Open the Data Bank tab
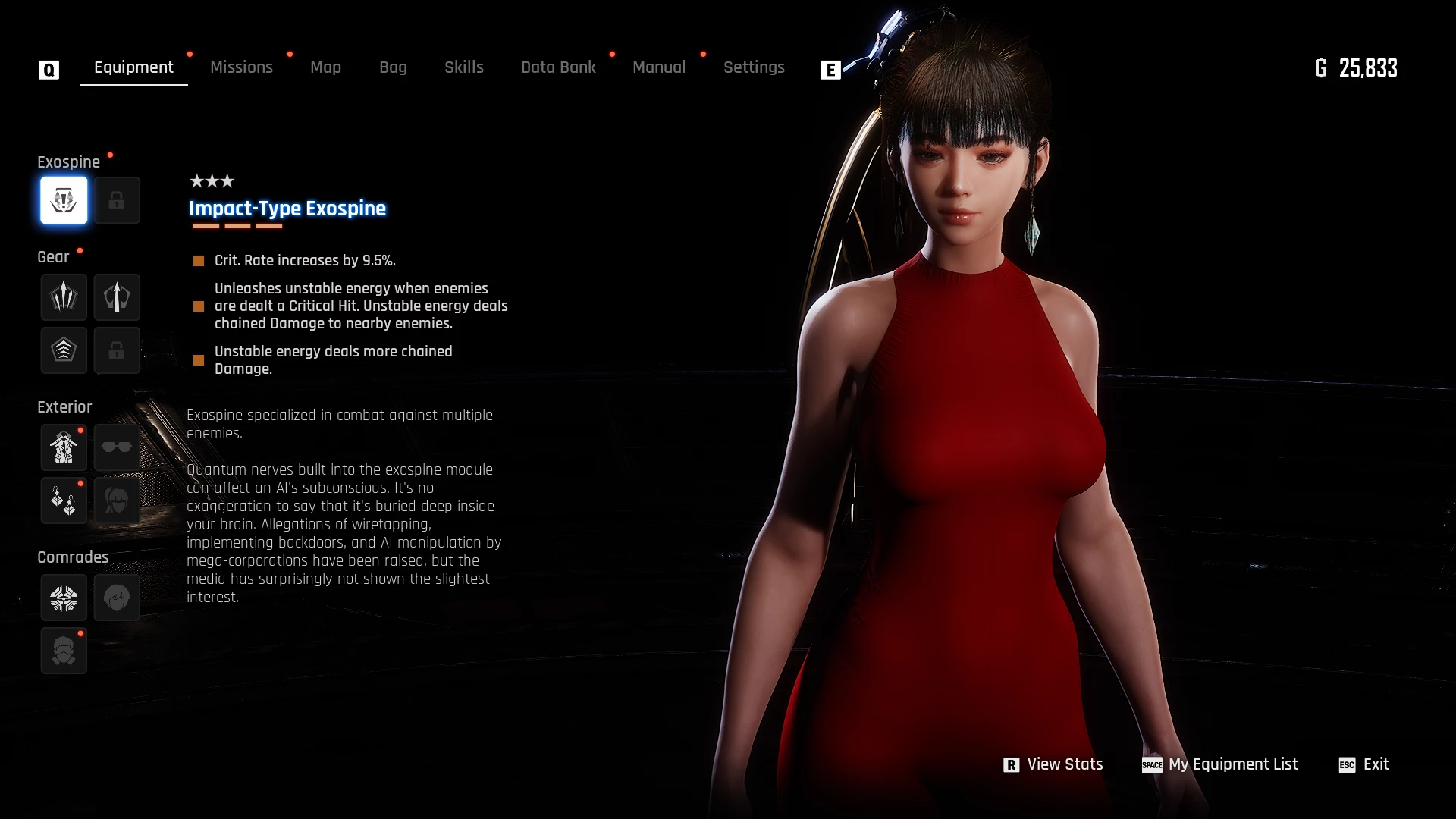The width and height of the screenshot is (1456, 819). (558, 67)
